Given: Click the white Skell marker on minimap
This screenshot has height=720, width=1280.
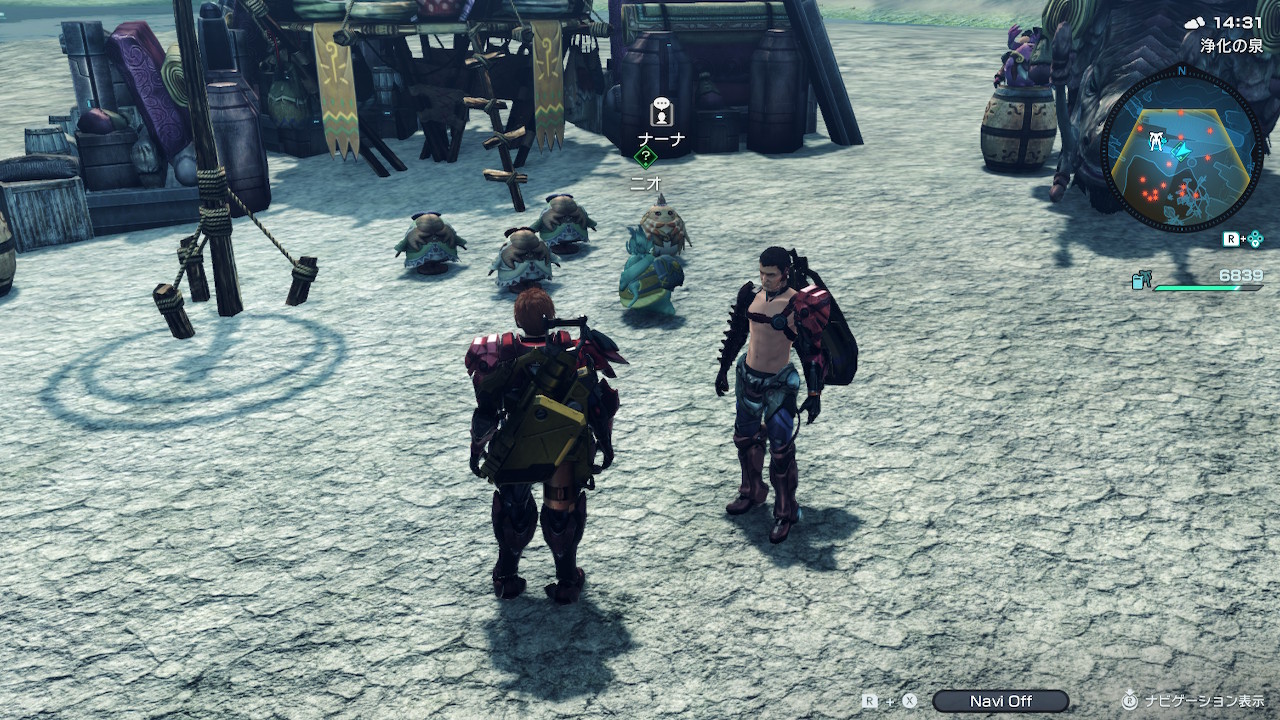Looking at the screenshot, I should tap(1156, 141).
